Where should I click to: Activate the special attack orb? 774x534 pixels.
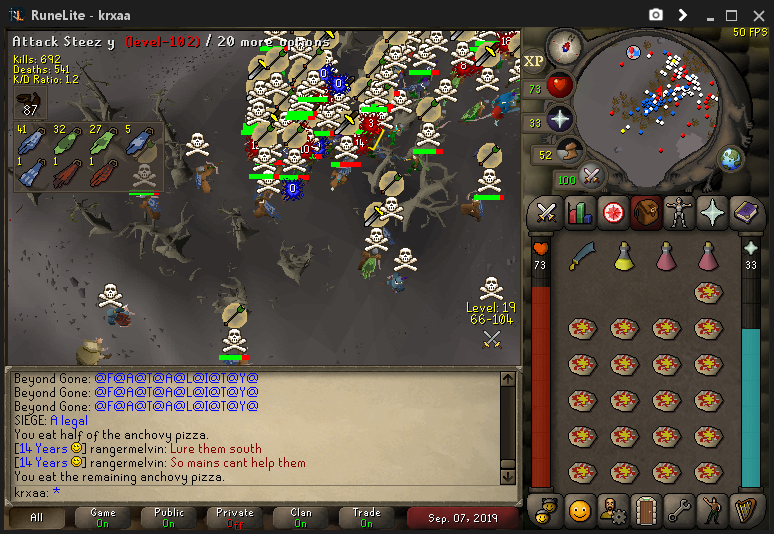pyautogui.click(x=592, y=177)
